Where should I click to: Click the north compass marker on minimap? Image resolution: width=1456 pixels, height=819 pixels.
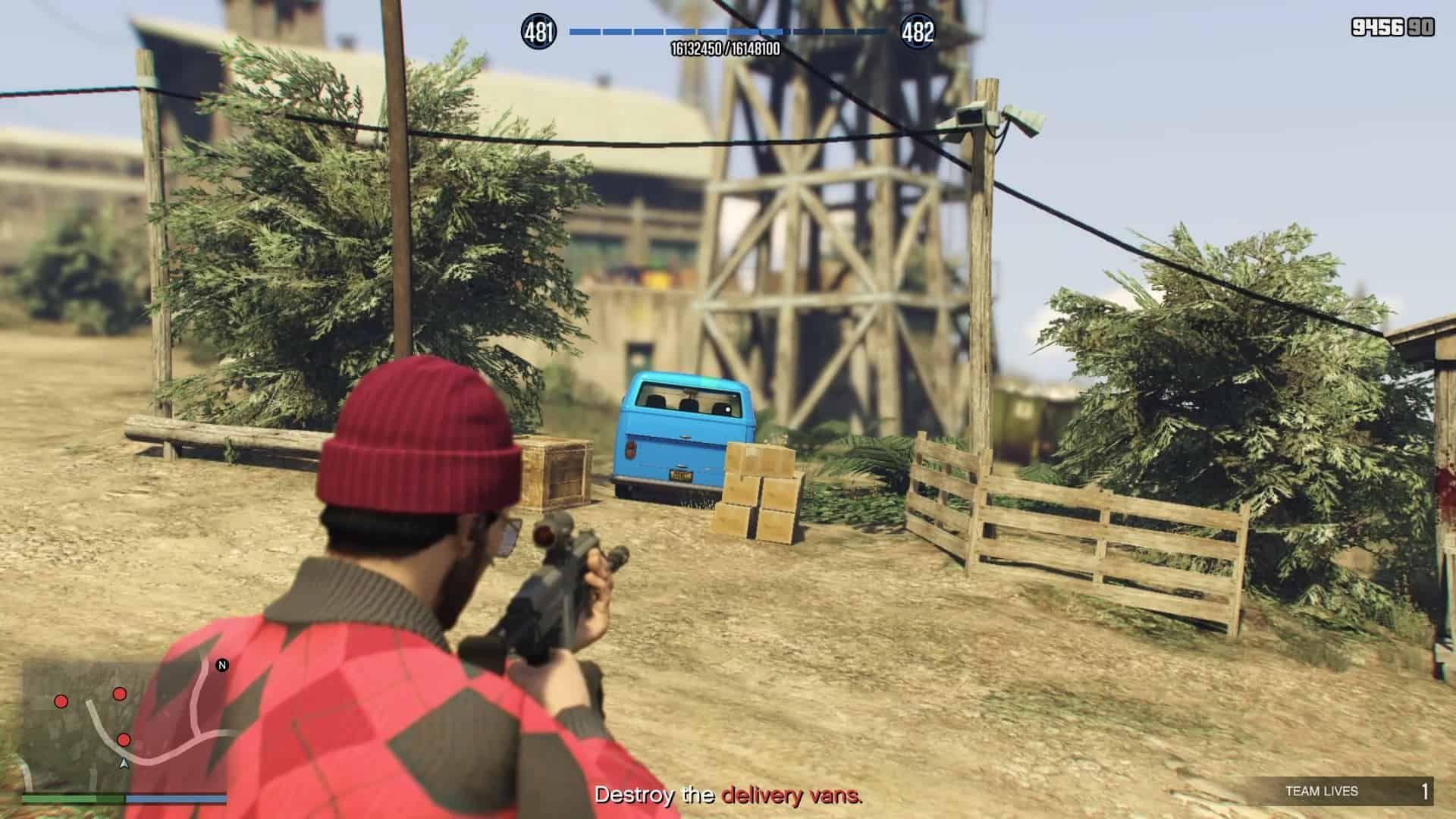(222, 665)
